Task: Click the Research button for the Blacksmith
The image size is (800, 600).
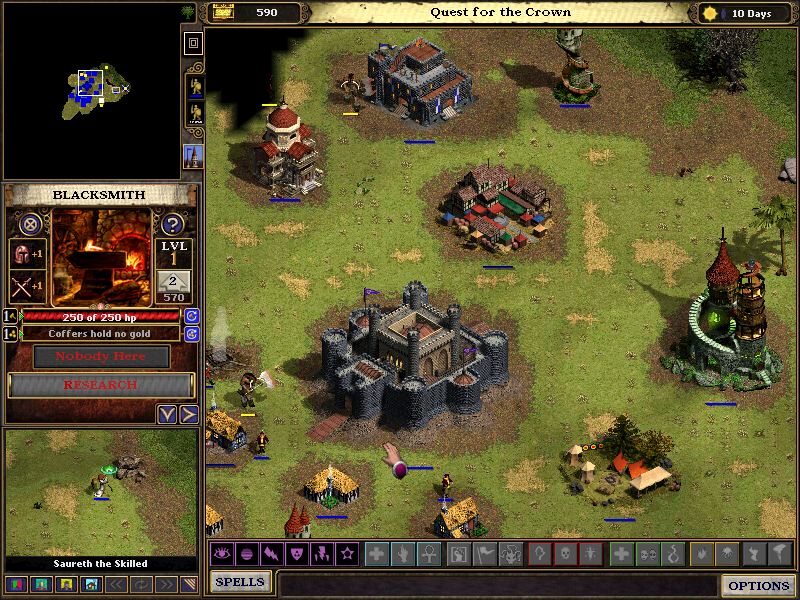Action: tap(100, 385)
